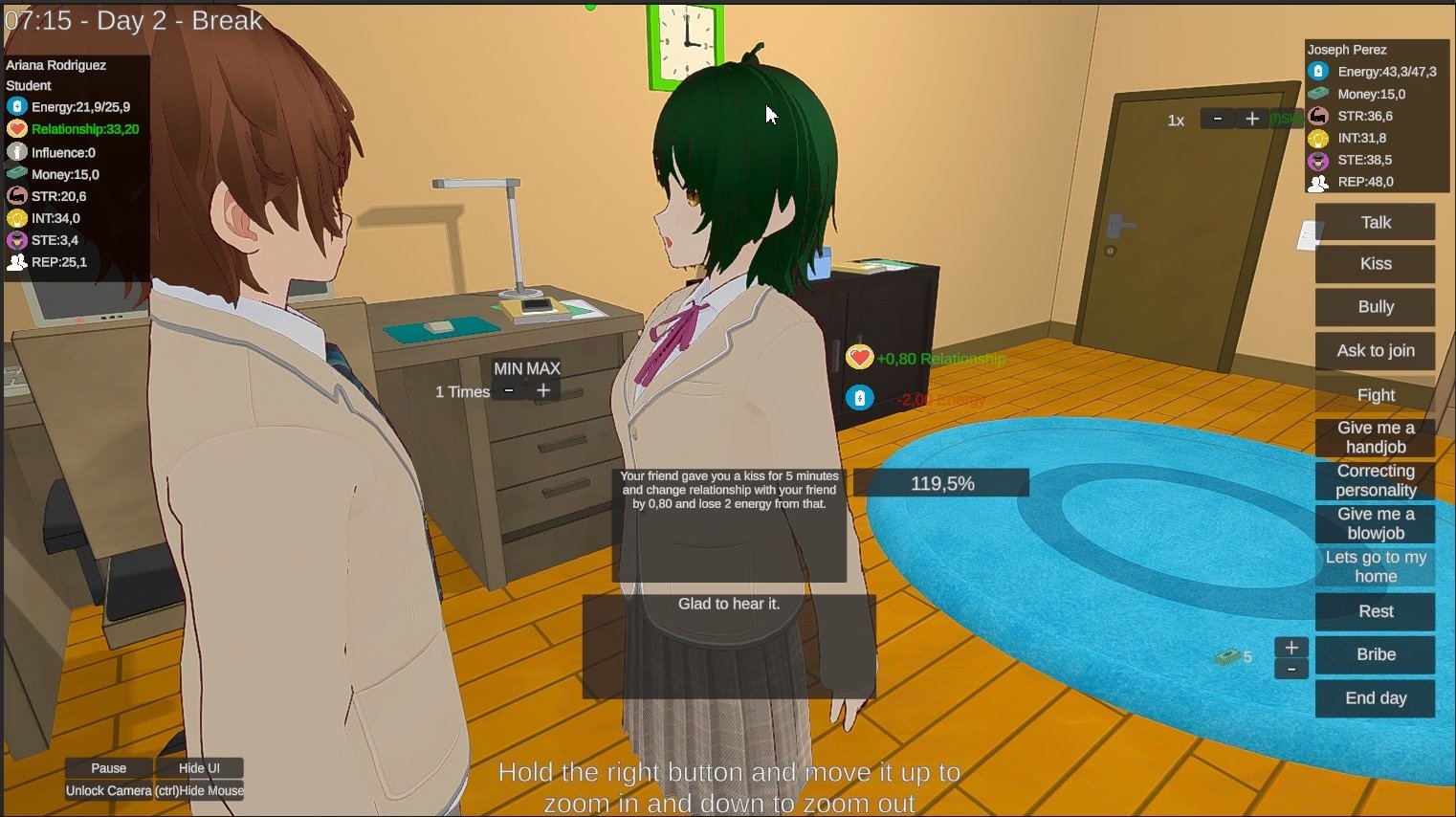The height and width of the screenshot is (817, 1456).
Task: Decrease the Times count with minus
Action: pyautogui.click(x=509, y=390)
